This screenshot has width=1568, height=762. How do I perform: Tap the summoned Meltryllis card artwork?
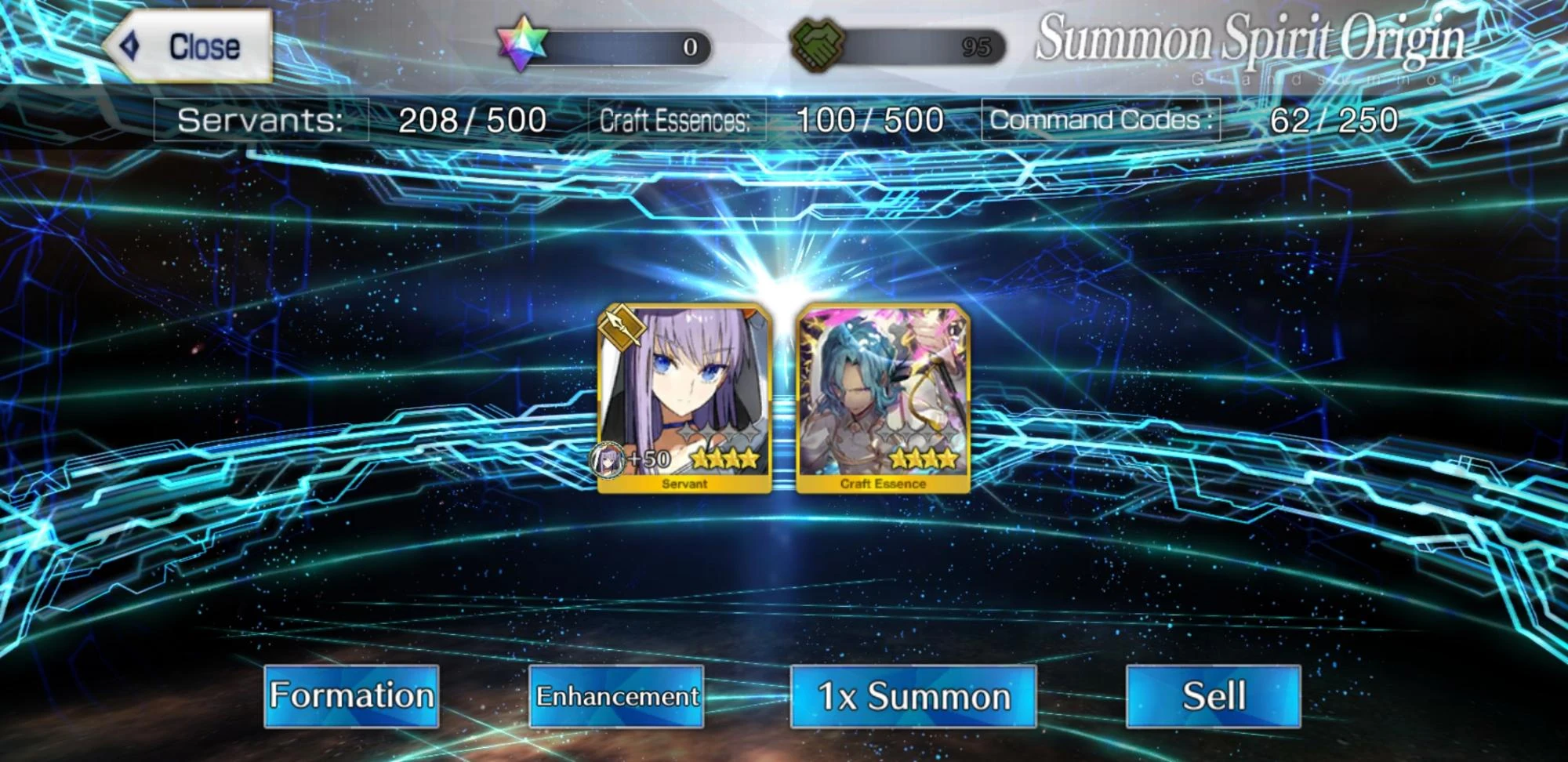pyautogui.click(x=688, y=384)
